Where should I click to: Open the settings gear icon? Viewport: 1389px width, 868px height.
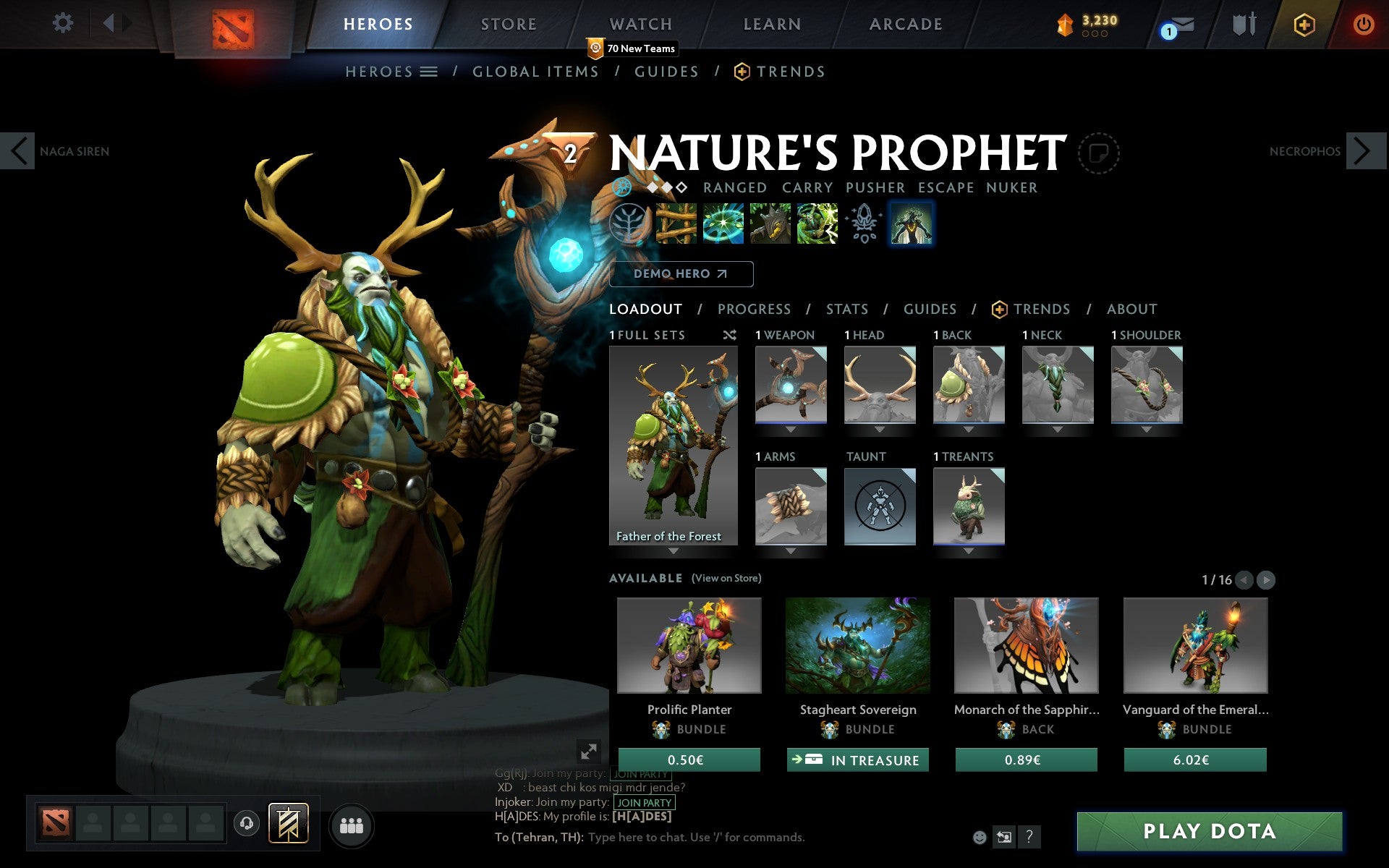64,22
